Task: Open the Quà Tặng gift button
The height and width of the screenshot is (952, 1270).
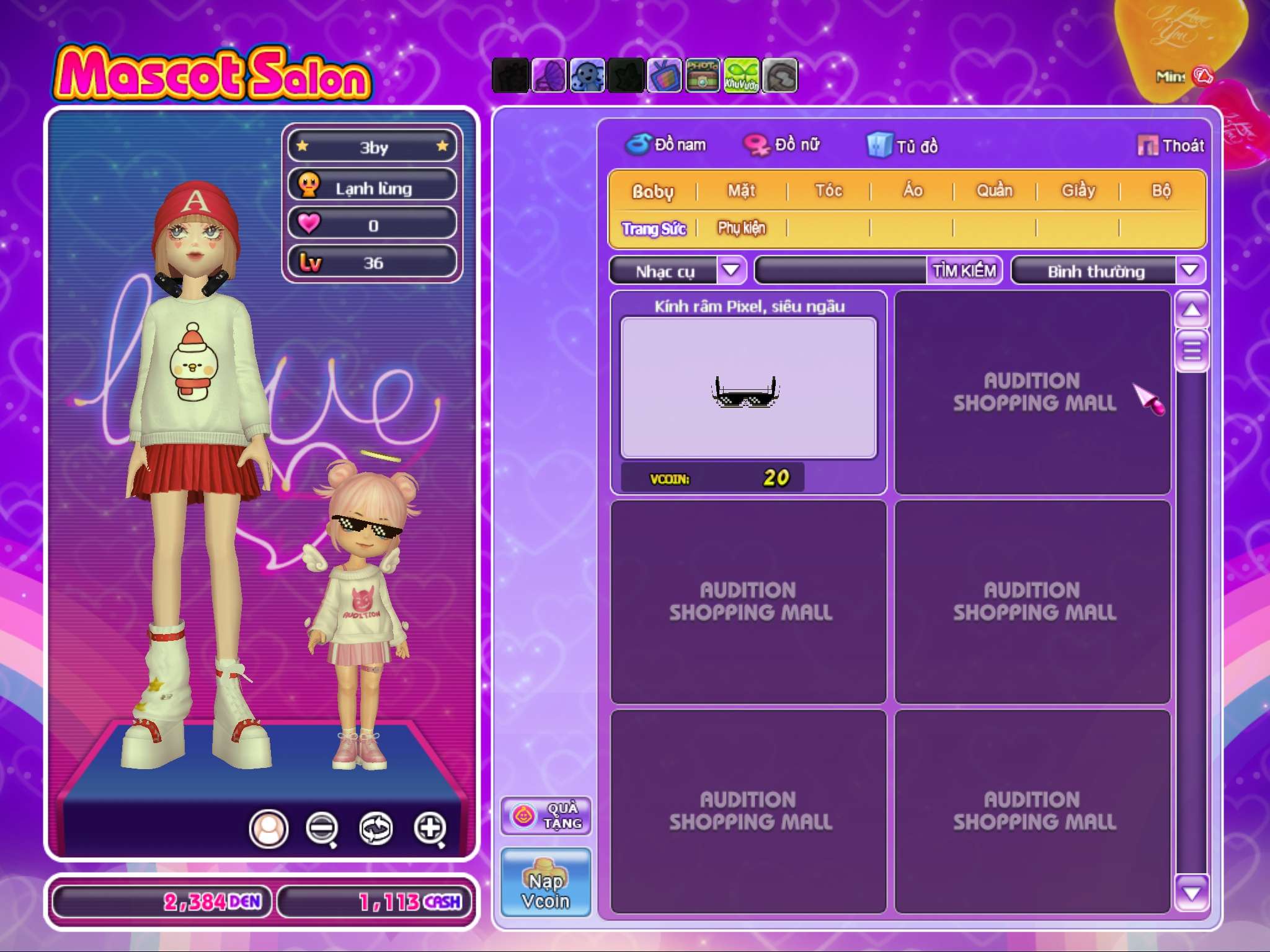Action: [x=546, y=816]
